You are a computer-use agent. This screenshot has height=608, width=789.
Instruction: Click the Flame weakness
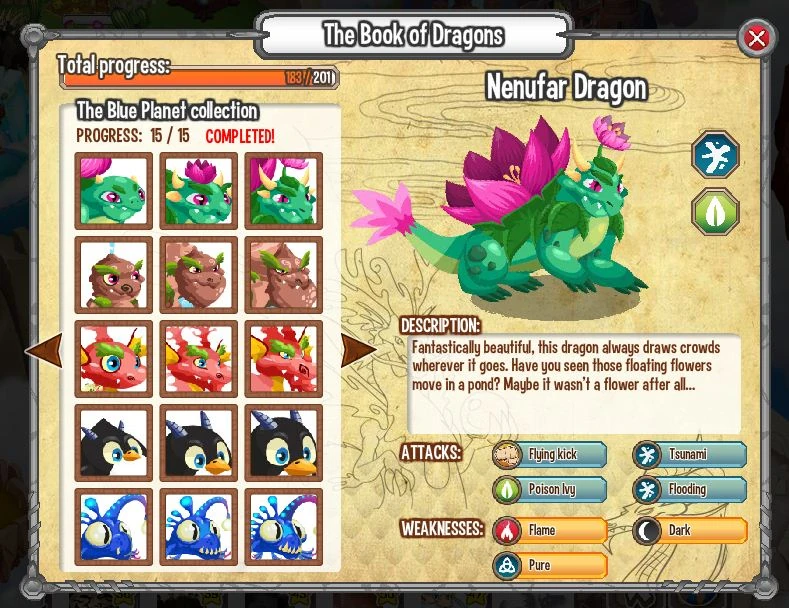pyautogui.click(x=550, y=530)
